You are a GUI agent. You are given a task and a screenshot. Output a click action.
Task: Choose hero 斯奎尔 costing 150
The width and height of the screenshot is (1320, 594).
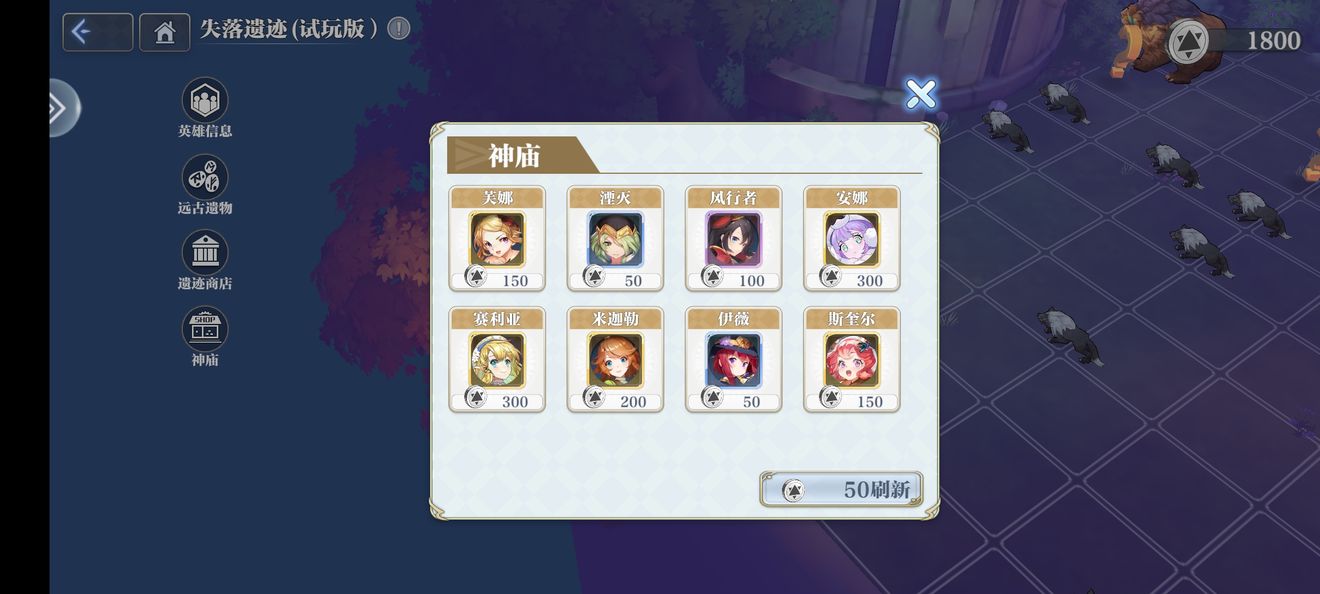852,360
